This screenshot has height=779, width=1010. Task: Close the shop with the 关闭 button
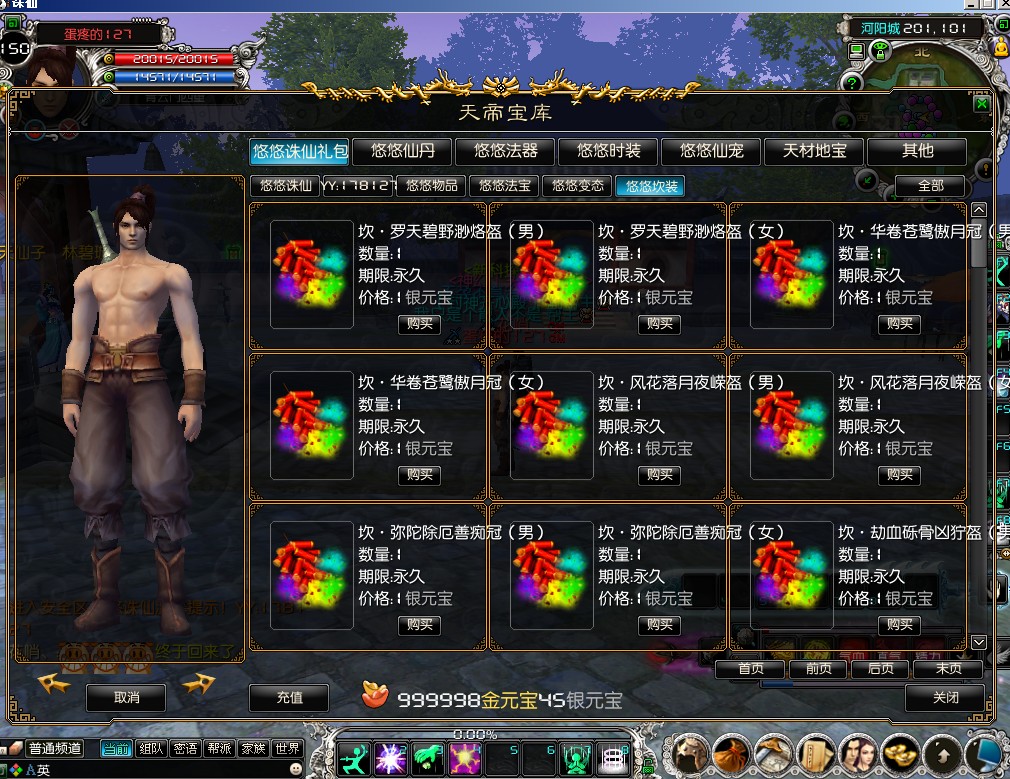click(945, 698)
